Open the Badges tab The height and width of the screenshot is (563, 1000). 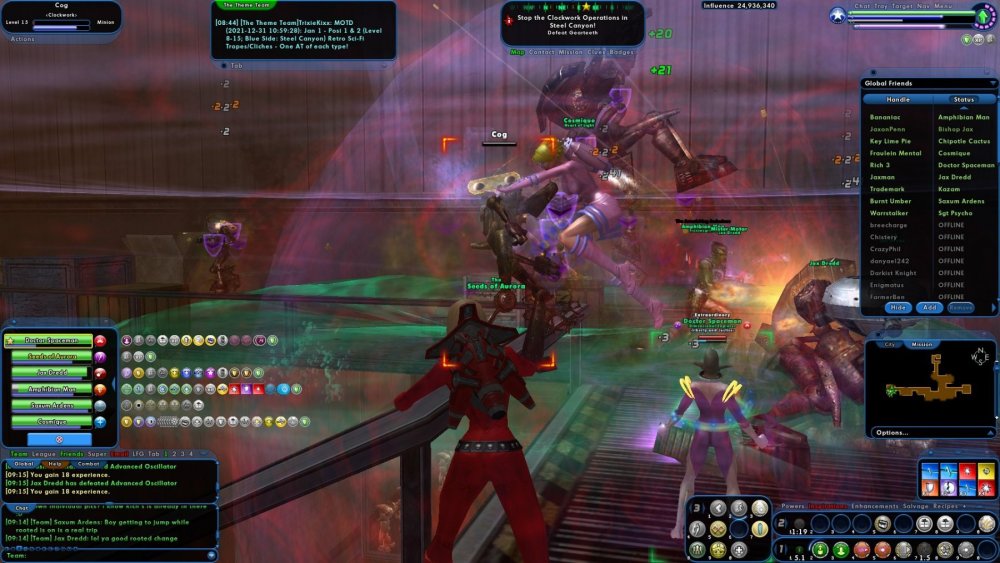[621, 52]
